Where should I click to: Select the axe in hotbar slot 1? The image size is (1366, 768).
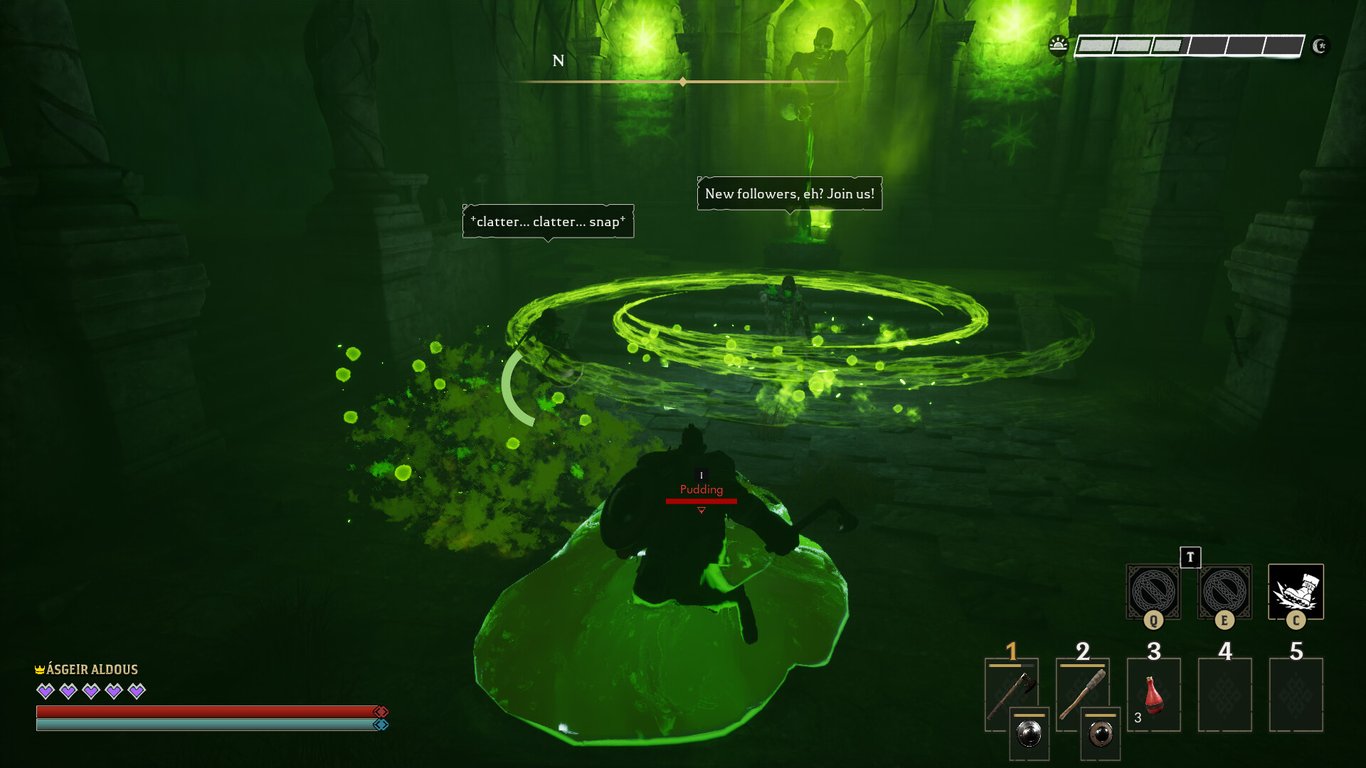[1010, 690]
